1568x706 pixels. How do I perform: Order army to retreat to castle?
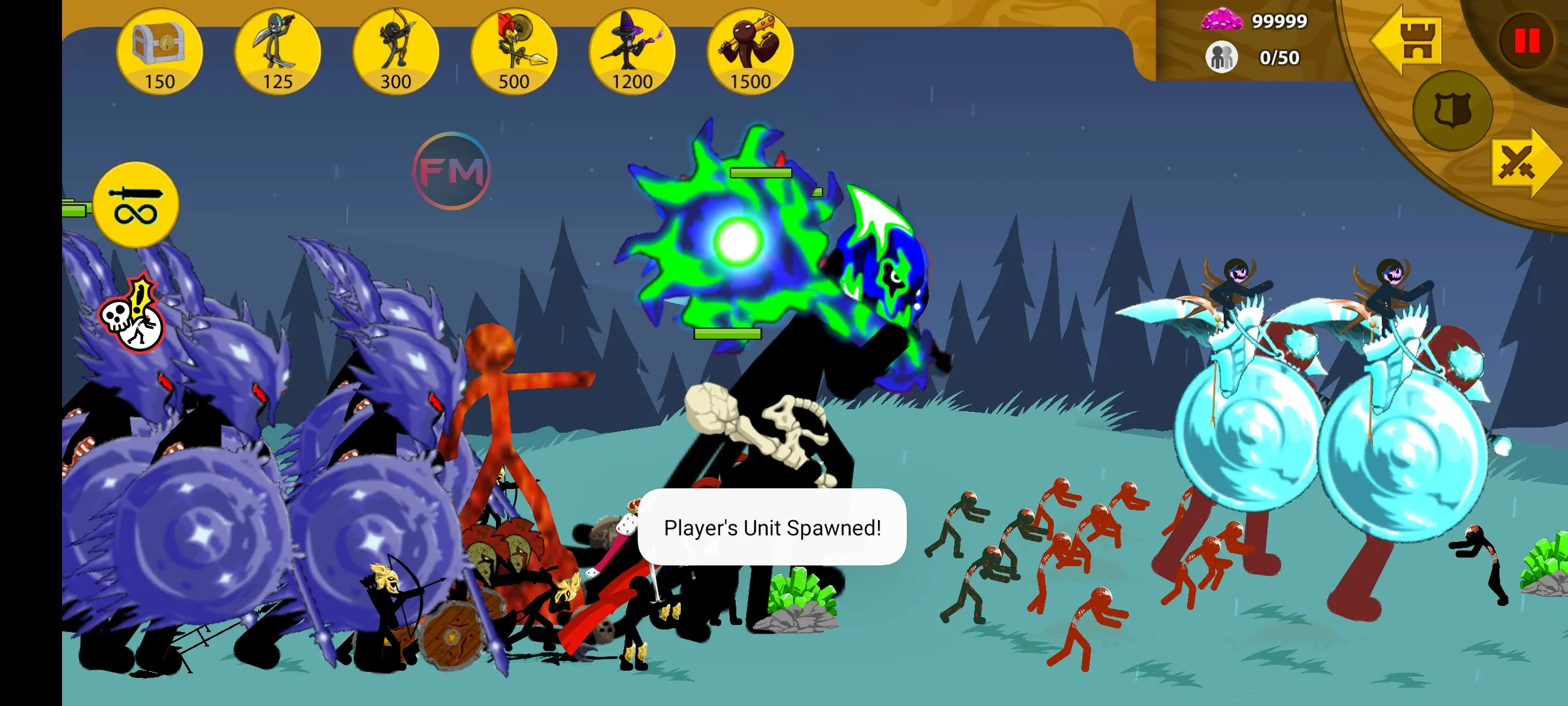pyautogui.click(x=1409, y=41)
